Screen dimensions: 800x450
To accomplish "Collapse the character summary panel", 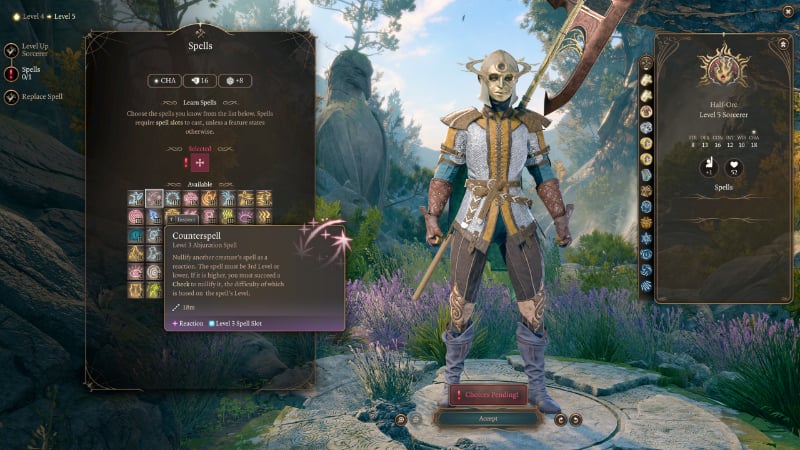I will pyautogui.click(x=781, y=44).
